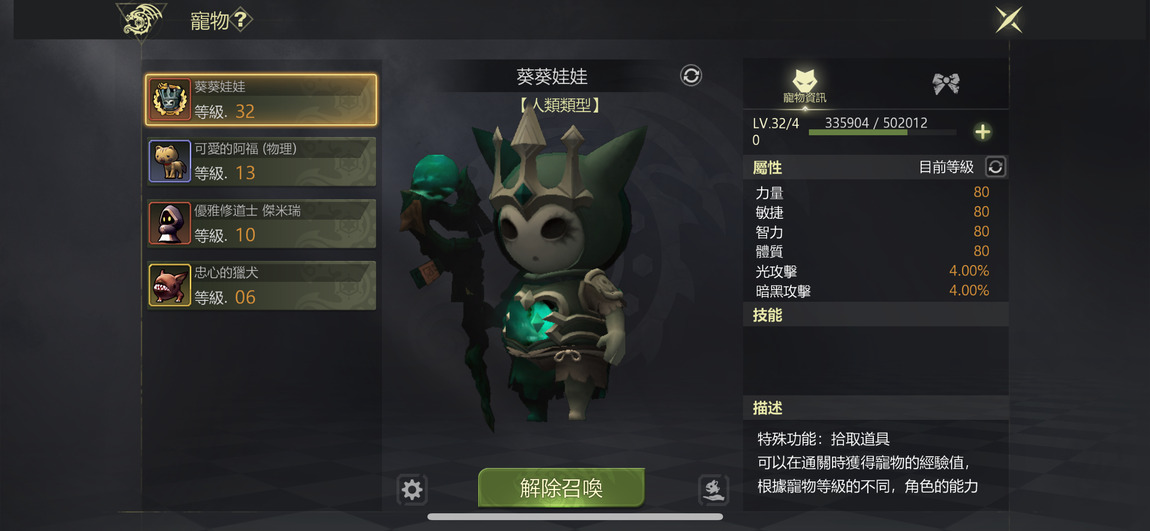
Task: Click the green plus experience button
Action: [982, 132]
